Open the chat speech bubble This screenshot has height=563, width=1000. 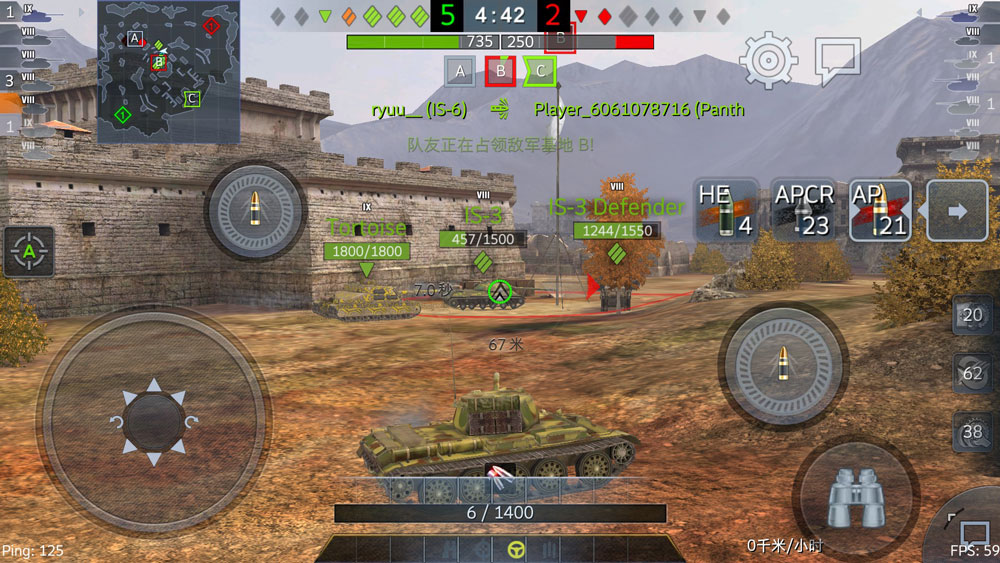pos(837,61)
